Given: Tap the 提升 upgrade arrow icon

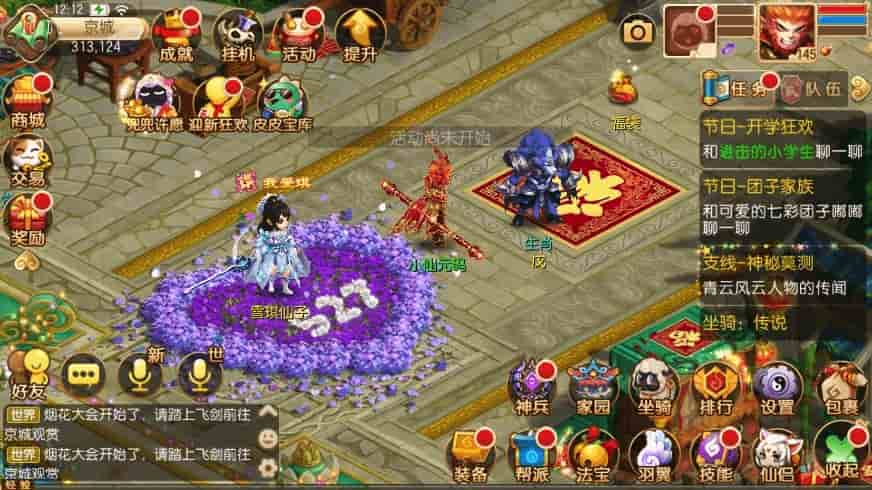Looking at the screenshot, I should 359,34.
